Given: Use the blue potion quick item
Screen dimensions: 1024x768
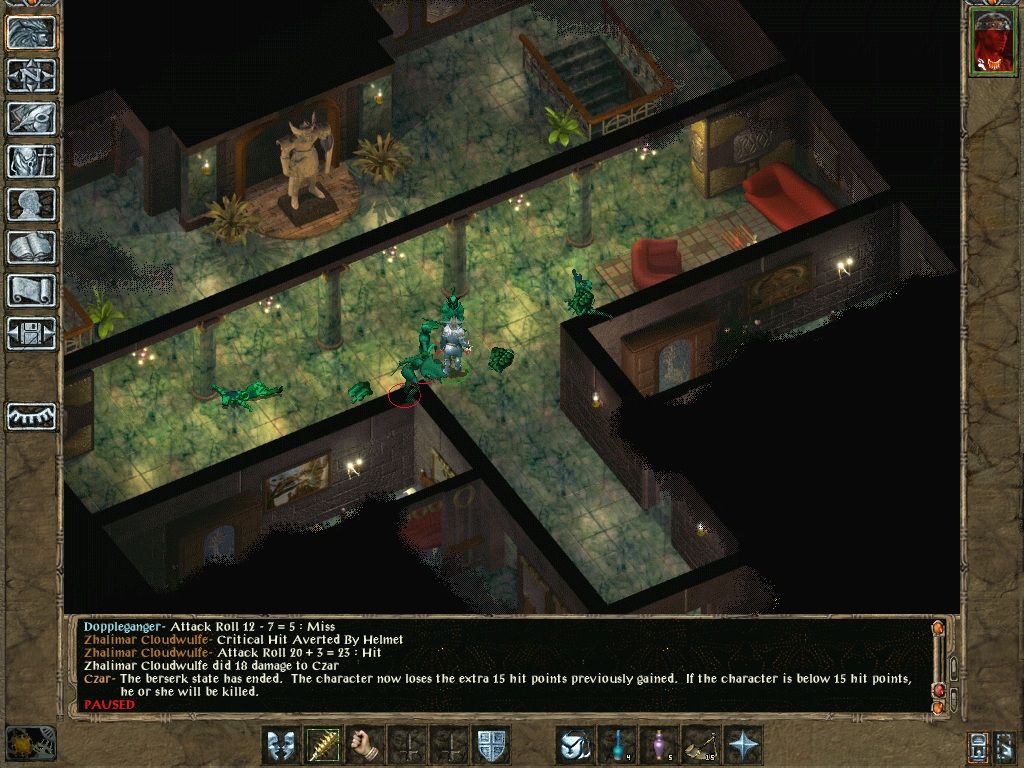Looking at the screenshot, I should (x=617, y=746).
